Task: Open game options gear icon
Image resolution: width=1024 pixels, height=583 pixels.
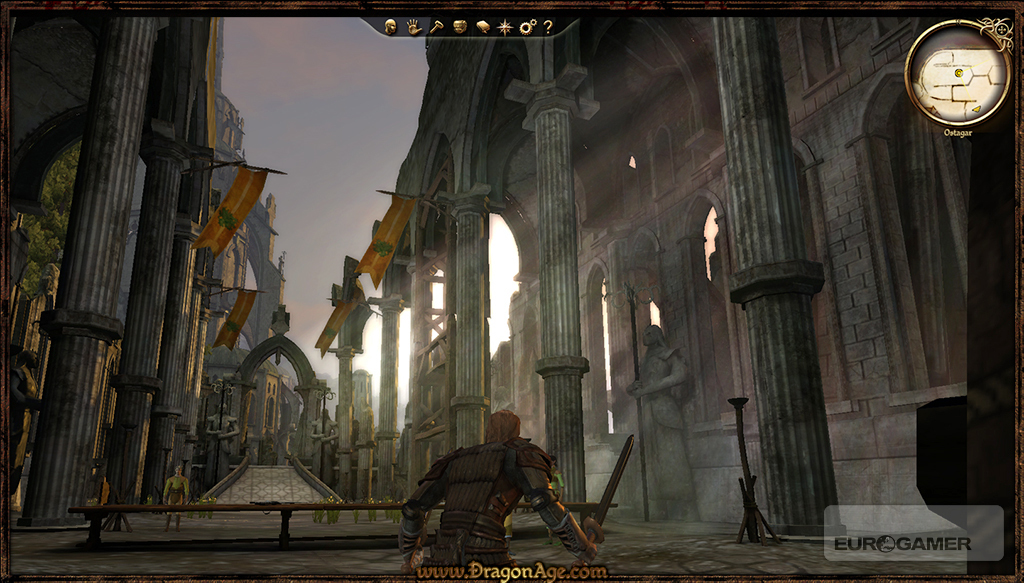Action: [527, 27]
